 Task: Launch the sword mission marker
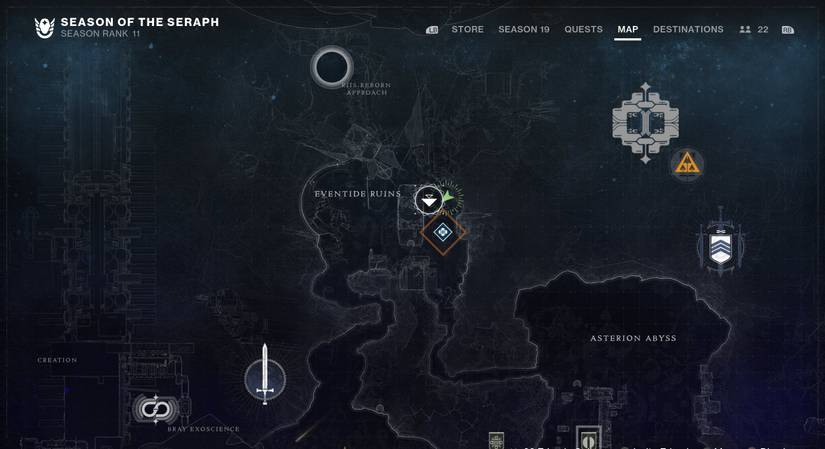[x=265, y=378]
